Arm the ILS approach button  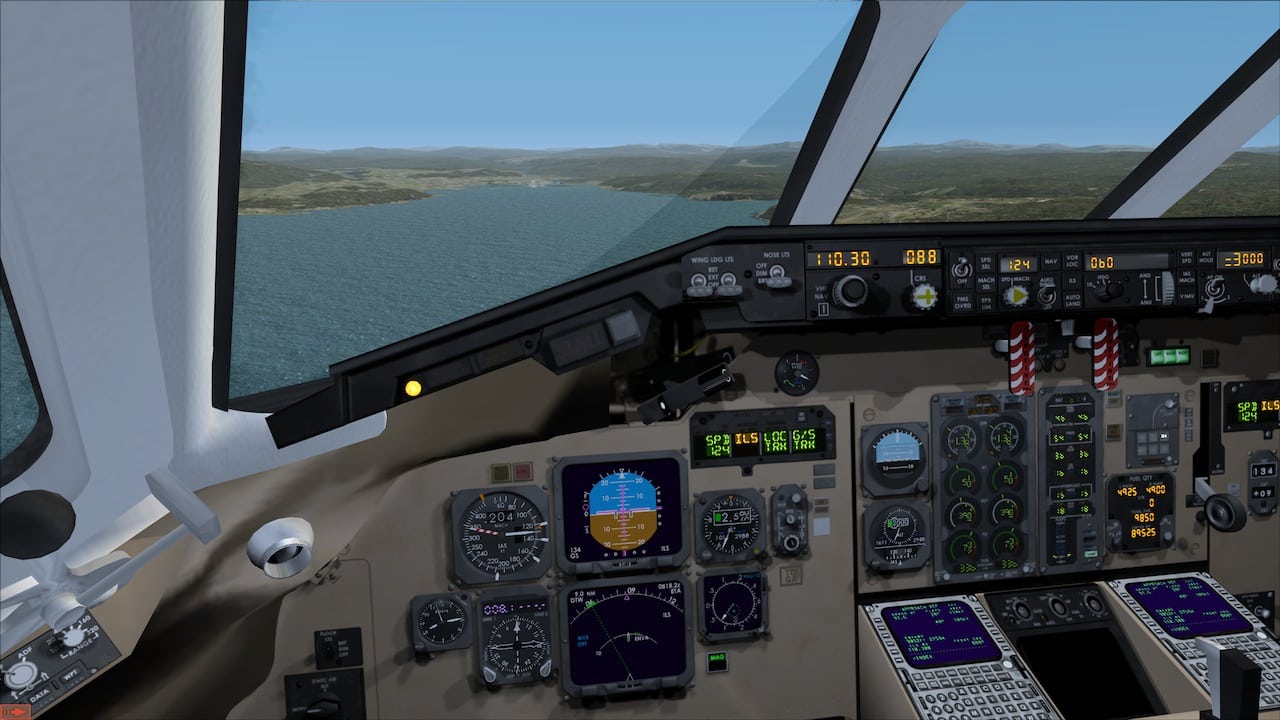point(1072,281)
